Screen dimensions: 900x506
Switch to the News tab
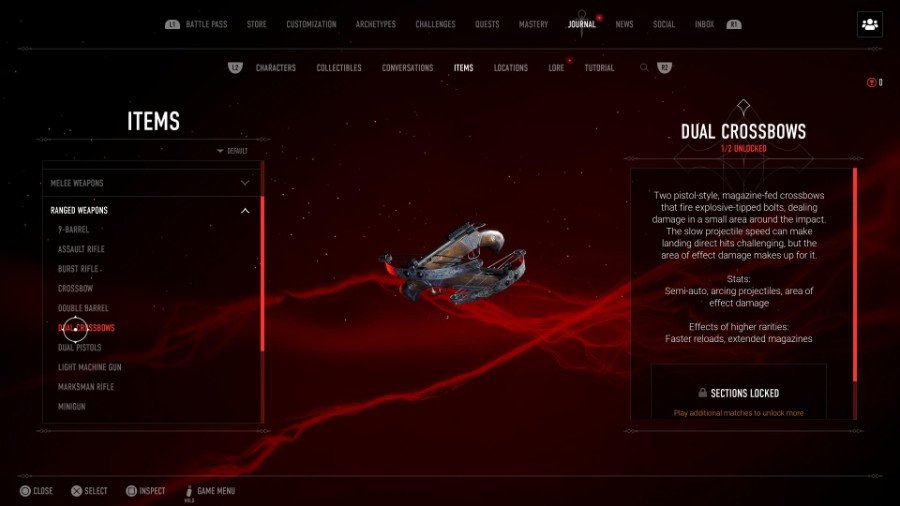point(624,24)
